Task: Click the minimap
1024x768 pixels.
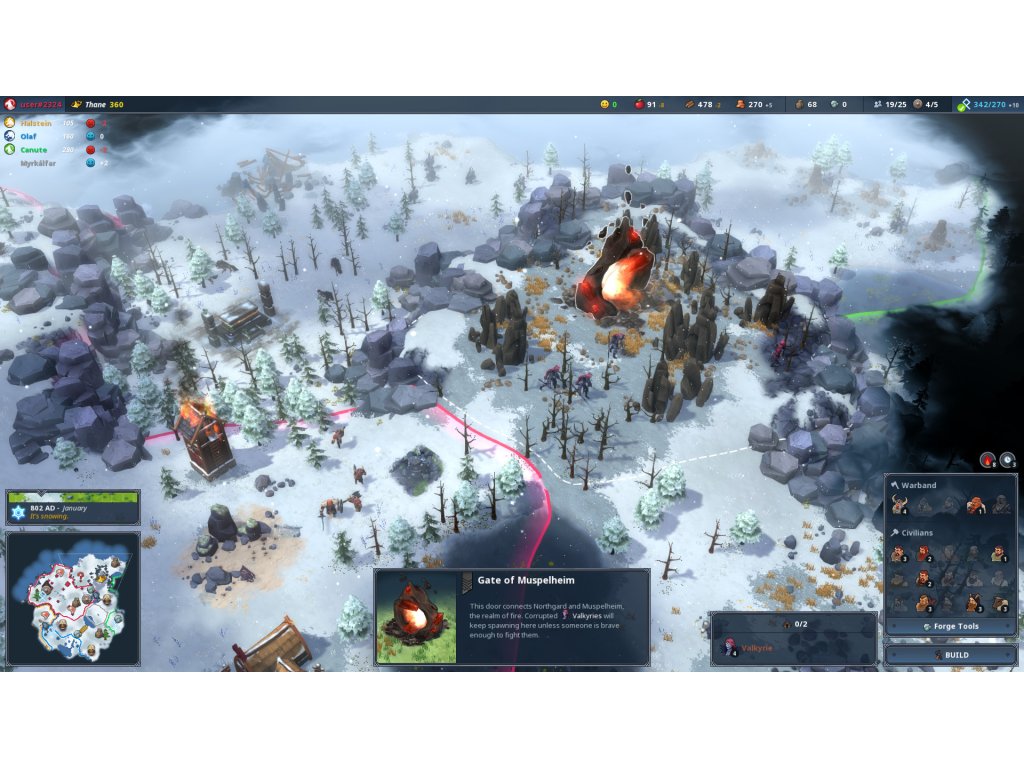Action: [x=72, y=597]
